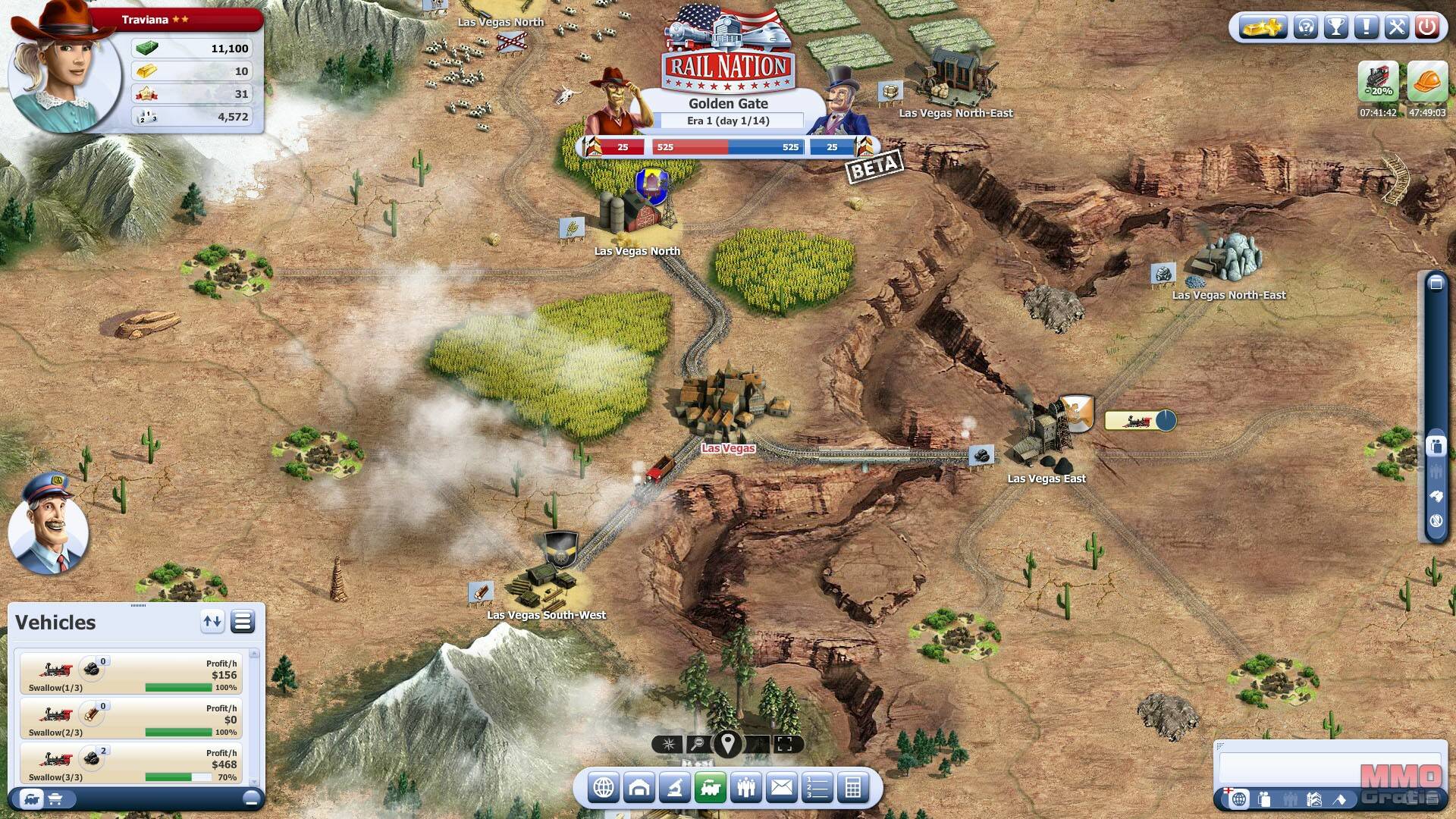Minimize the Vehicles panel
This screenshot has height=819, width=1456.
(x=251, y=799)
